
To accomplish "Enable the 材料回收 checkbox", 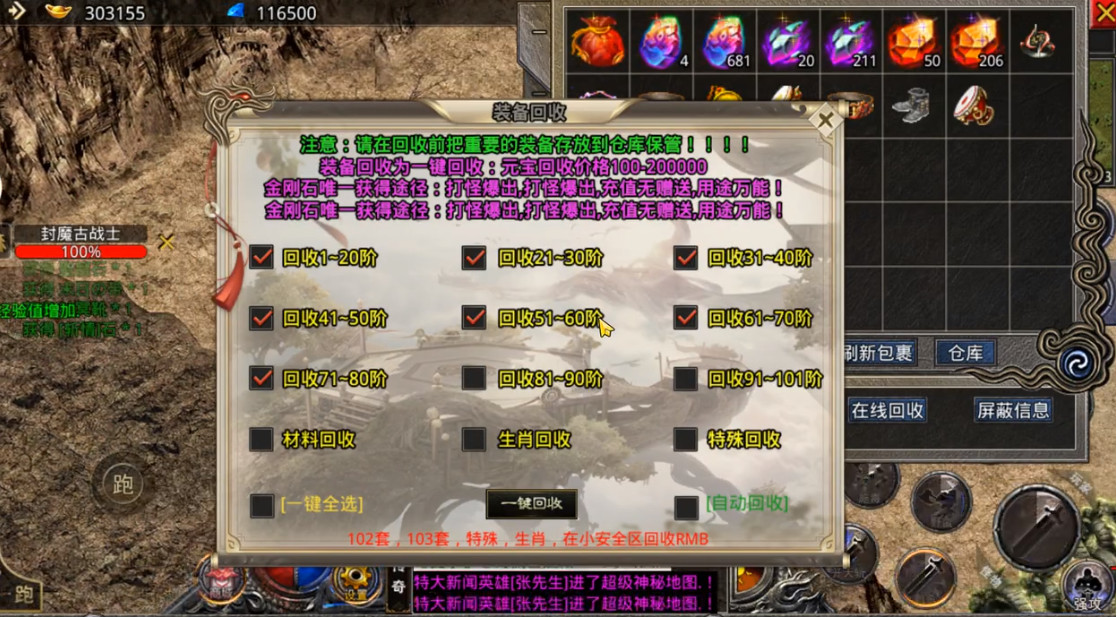I will pos(262,439).
